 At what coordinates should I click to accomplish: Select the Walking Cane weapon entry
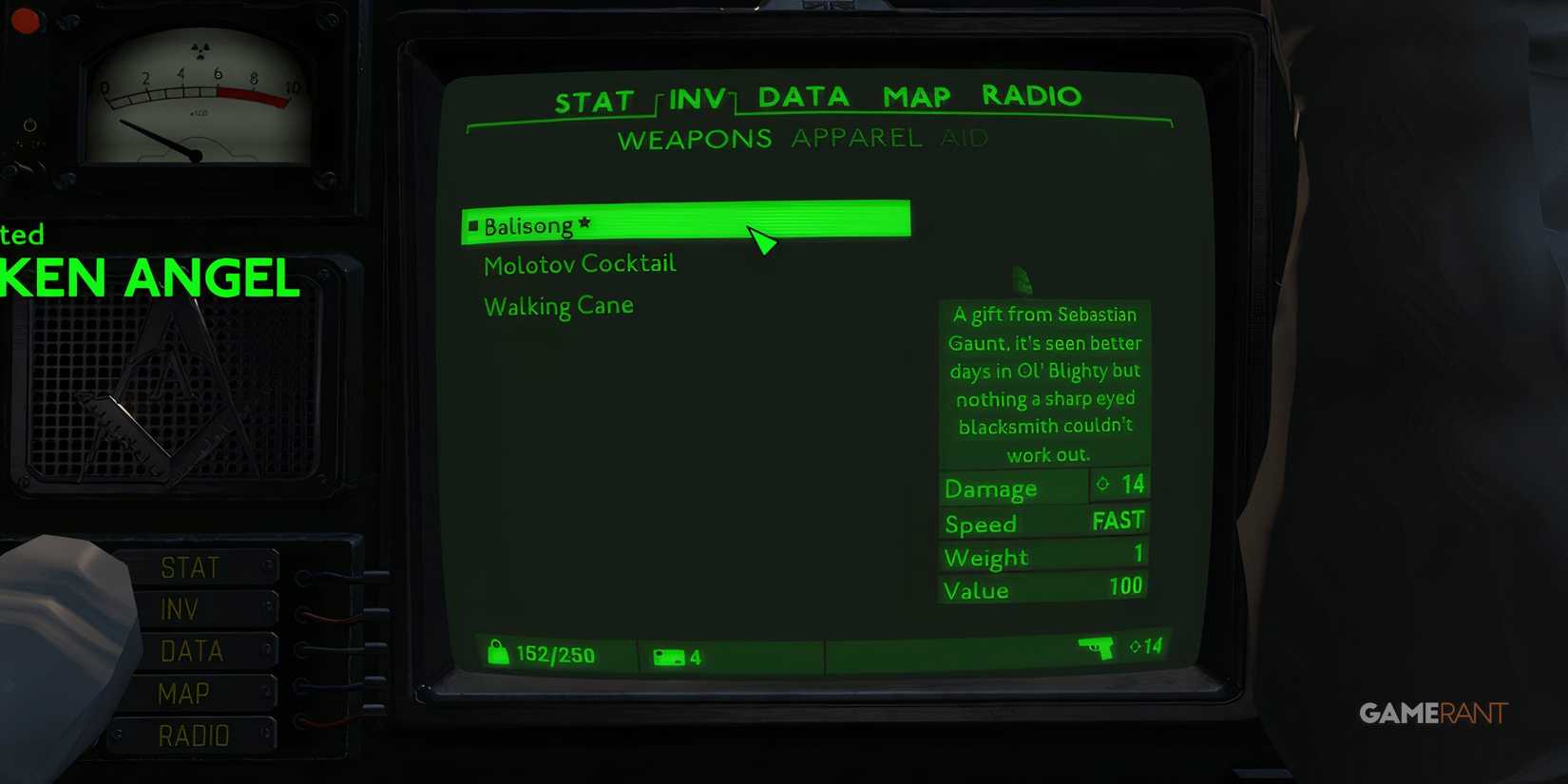tap(558, 305)
